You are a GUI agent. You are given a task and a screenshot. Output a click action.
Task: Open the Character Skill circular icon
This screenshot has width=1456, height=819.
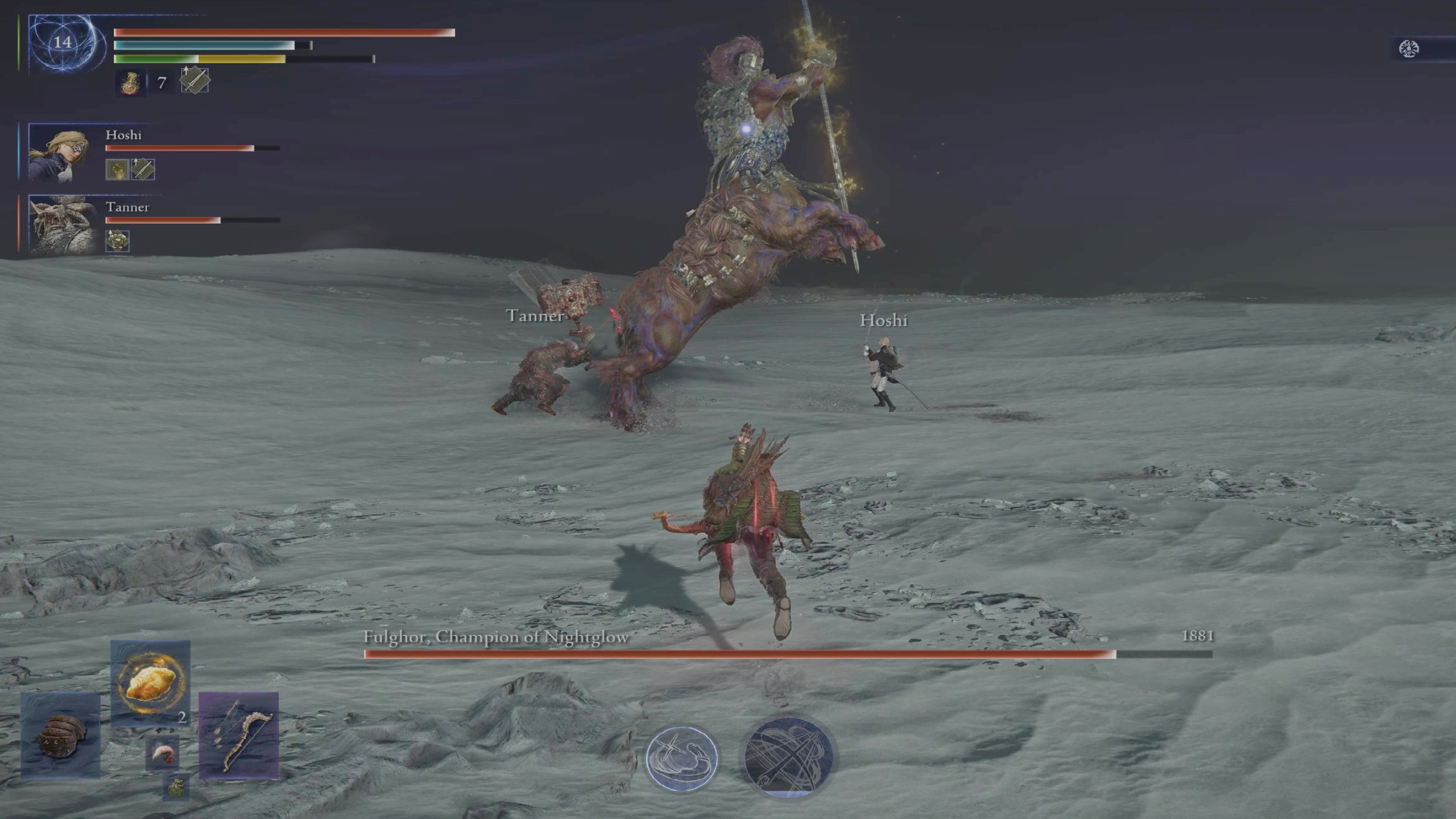681,757
